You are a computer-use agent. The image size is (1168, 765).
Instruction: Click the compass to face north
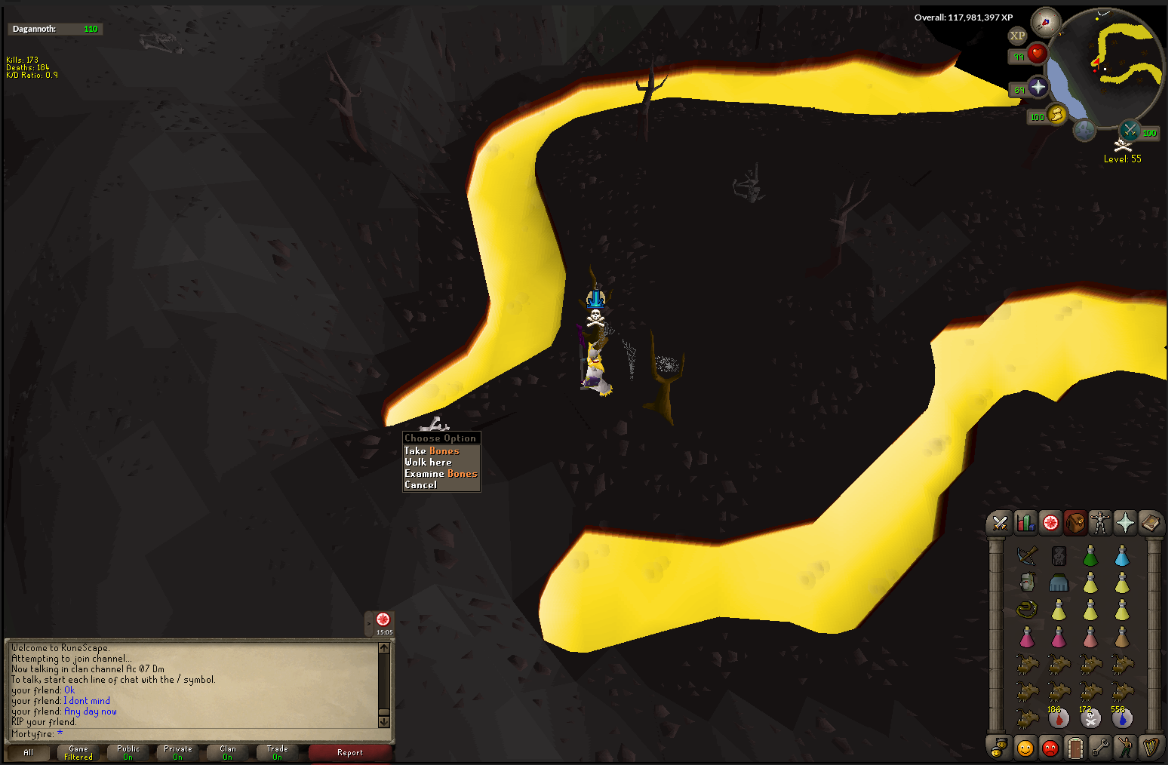coord(1047,19)
